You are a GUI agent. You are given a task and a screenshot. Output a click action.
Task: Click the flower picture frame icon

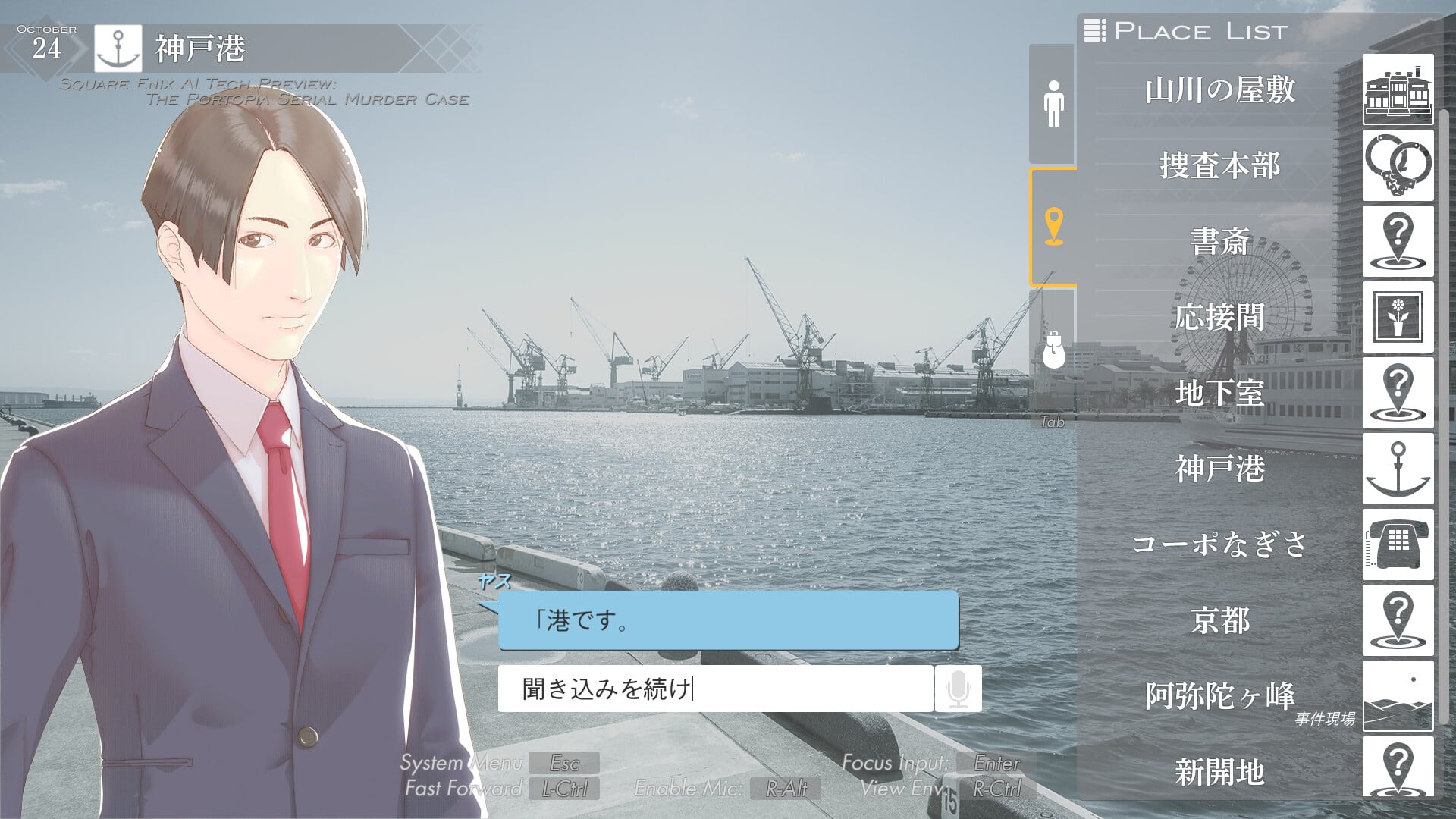[x=1398, y=317]
